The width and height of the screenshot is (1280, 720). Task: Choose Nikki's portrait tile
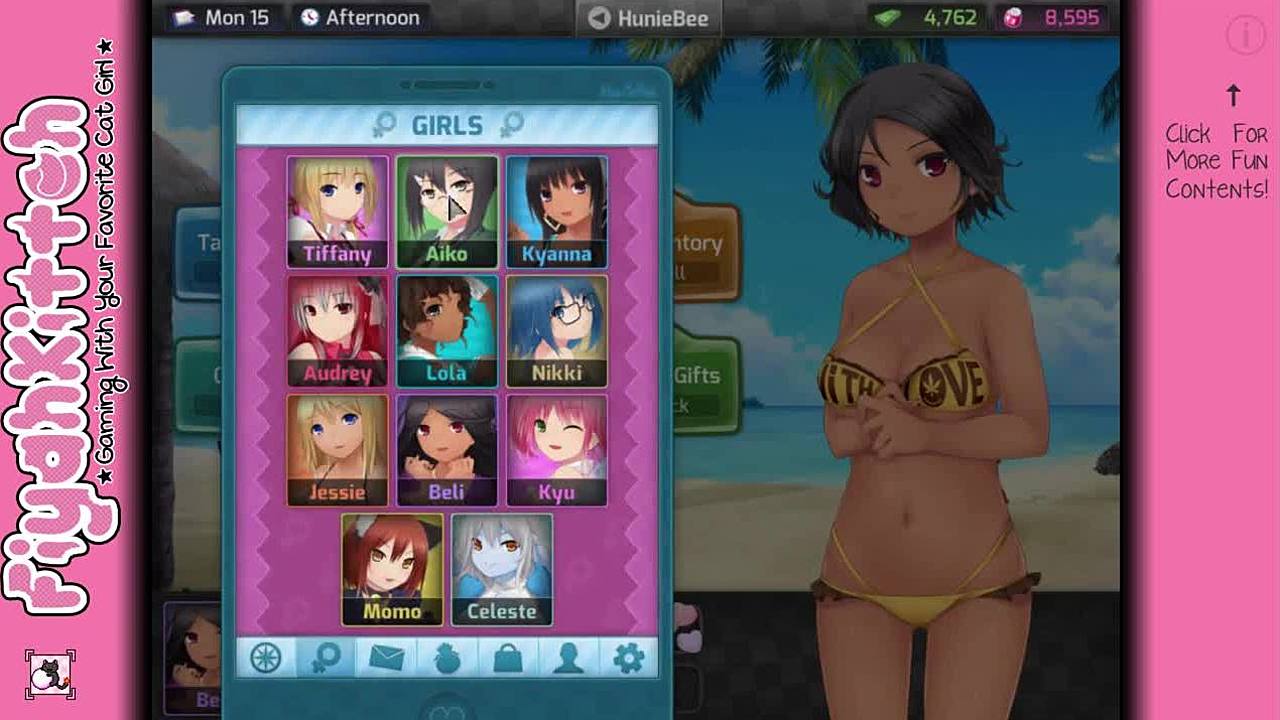point(556,331)
